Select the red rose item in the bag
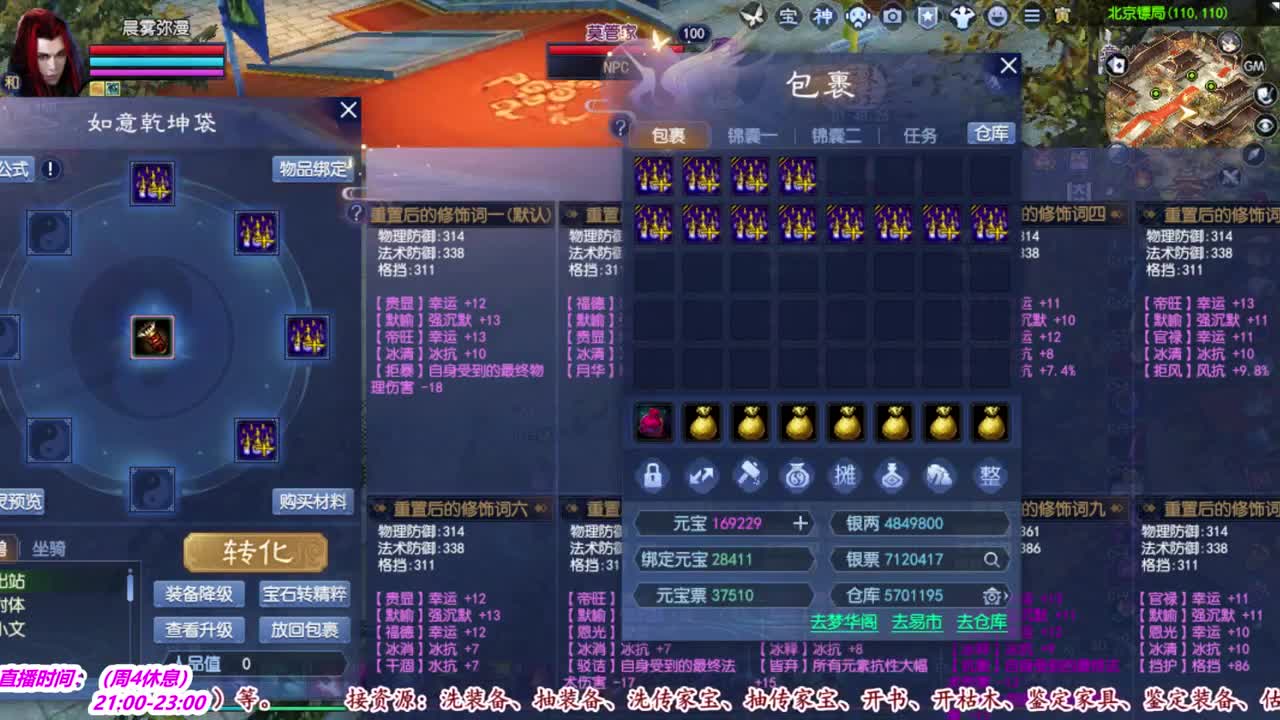Image resolution: width=1280 pixels, height=720 pixels. (x=655, y=421)
